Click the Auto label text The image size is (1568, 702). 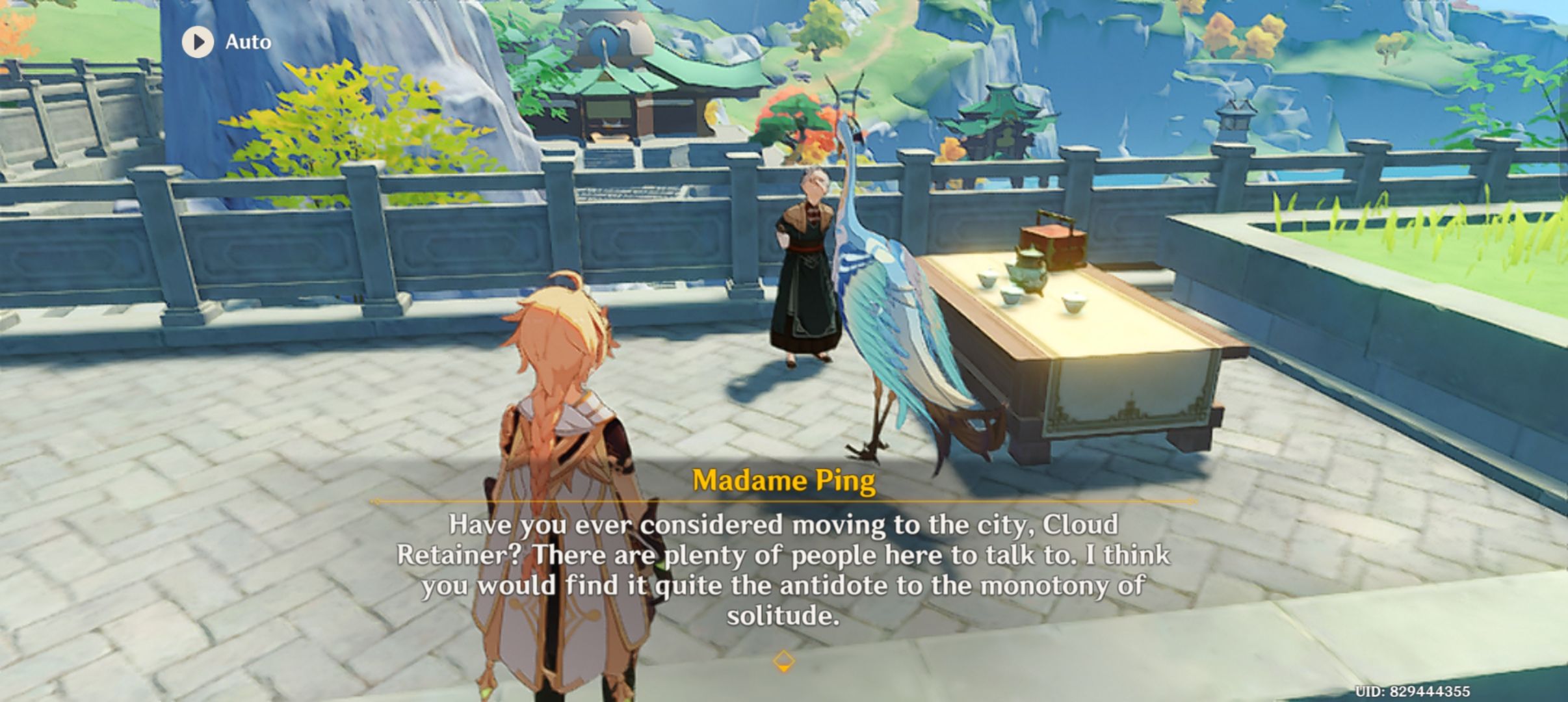pos(247,42)
